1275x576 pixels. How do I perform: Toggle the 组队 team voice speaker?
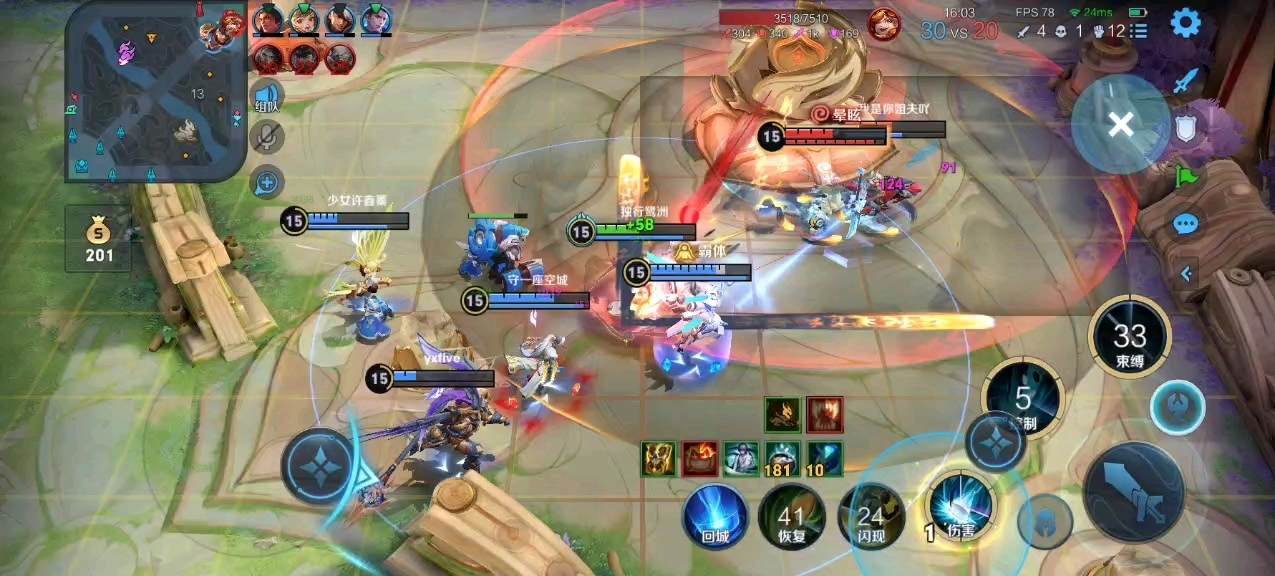click(267, 98)
